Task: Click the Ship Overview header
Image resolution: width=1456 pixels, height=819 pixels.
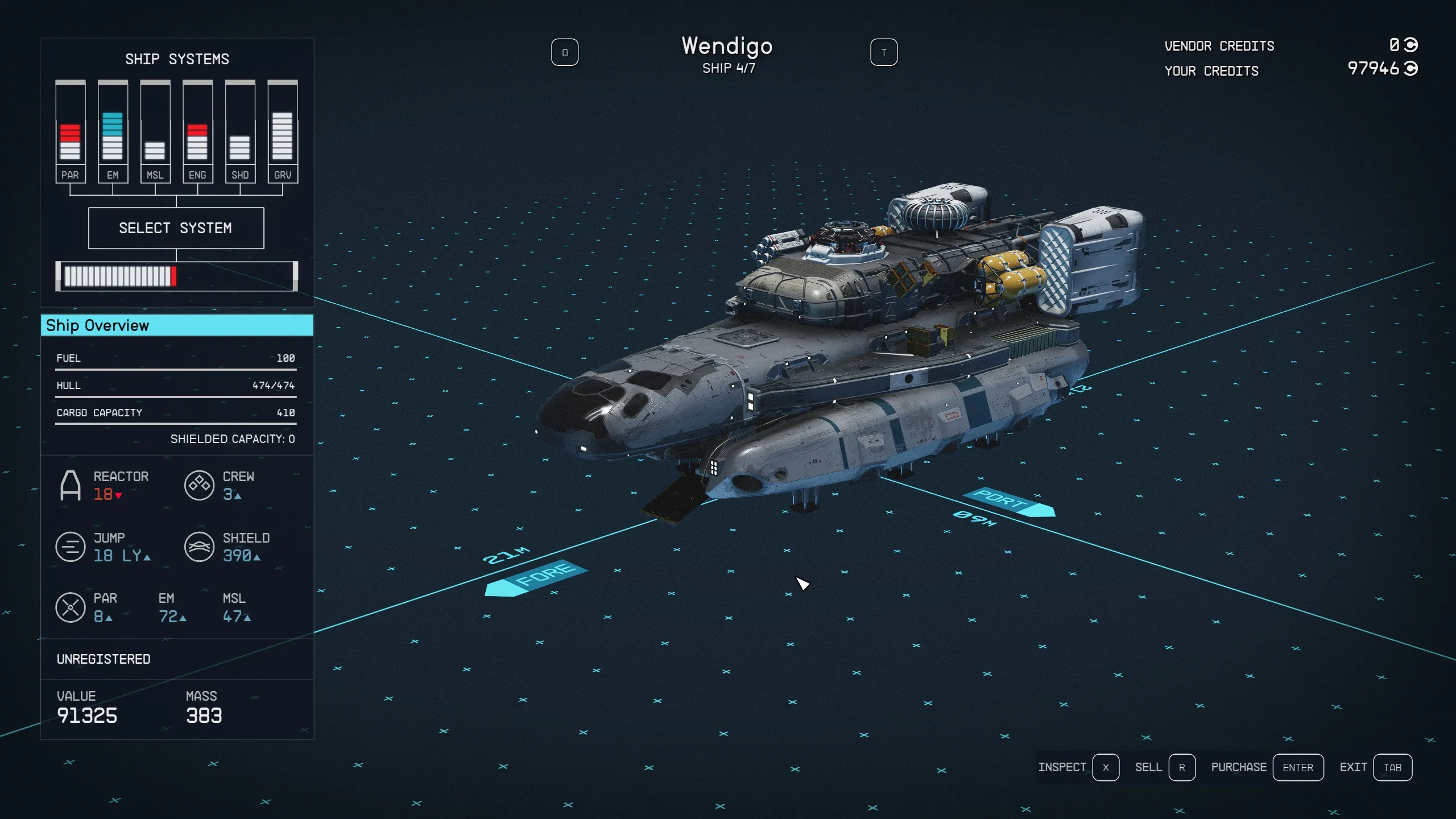Action: tap(177, 325)
